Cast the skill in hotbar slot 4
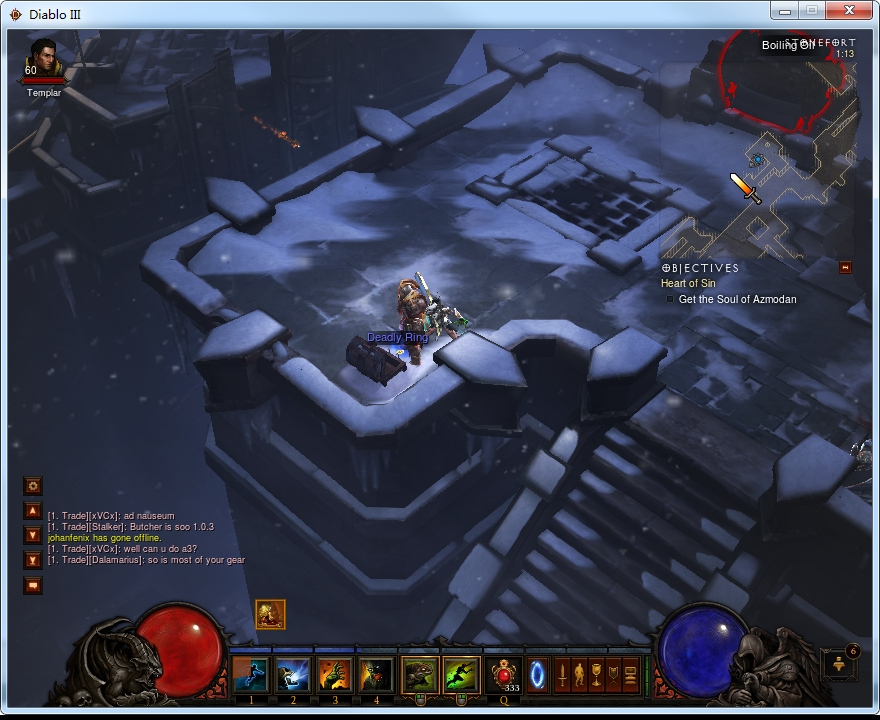Screen dimensions: 880x720 (377, 675)
